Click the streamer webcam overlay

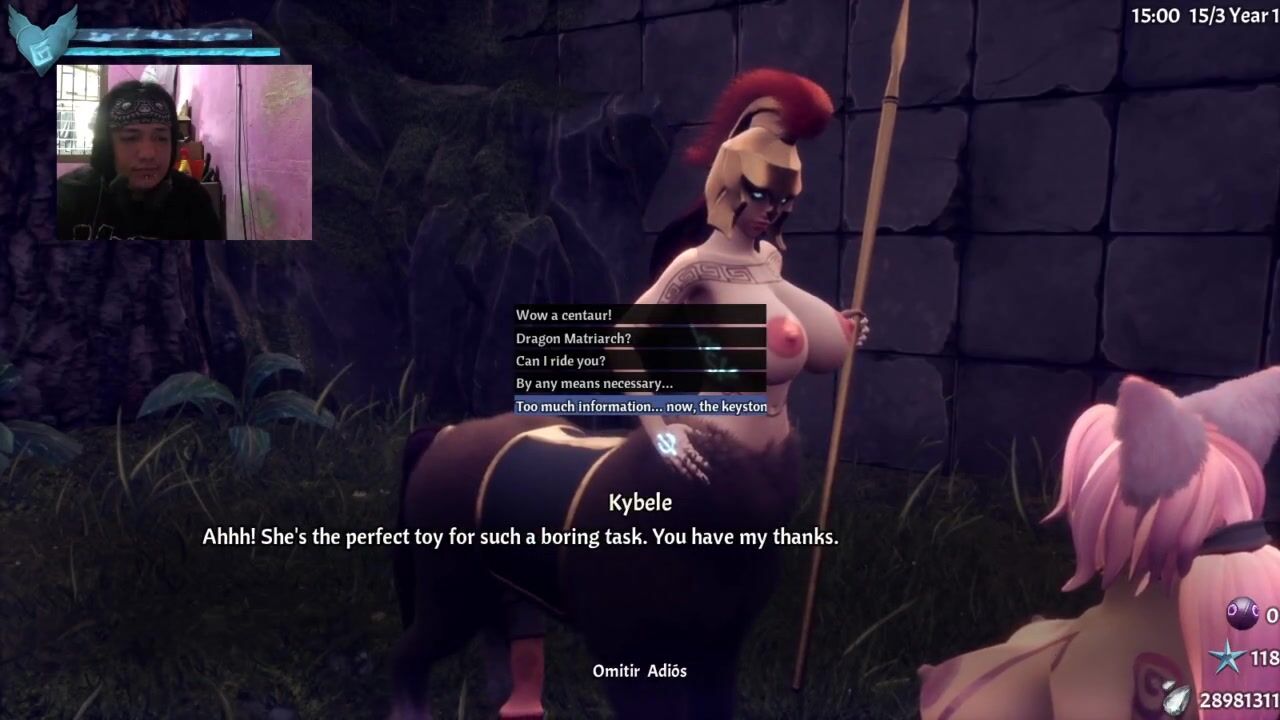(184, 152)
